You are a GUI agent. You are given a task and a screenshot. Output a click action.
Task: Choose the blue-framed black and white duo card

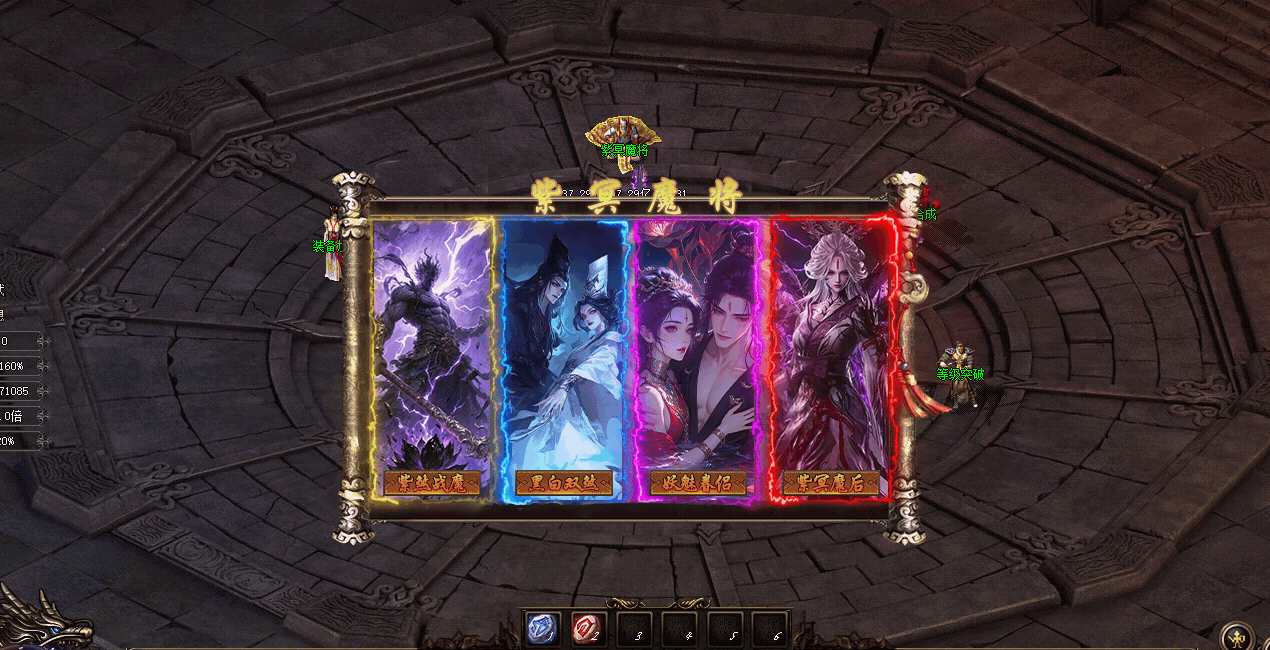point(564,340)
